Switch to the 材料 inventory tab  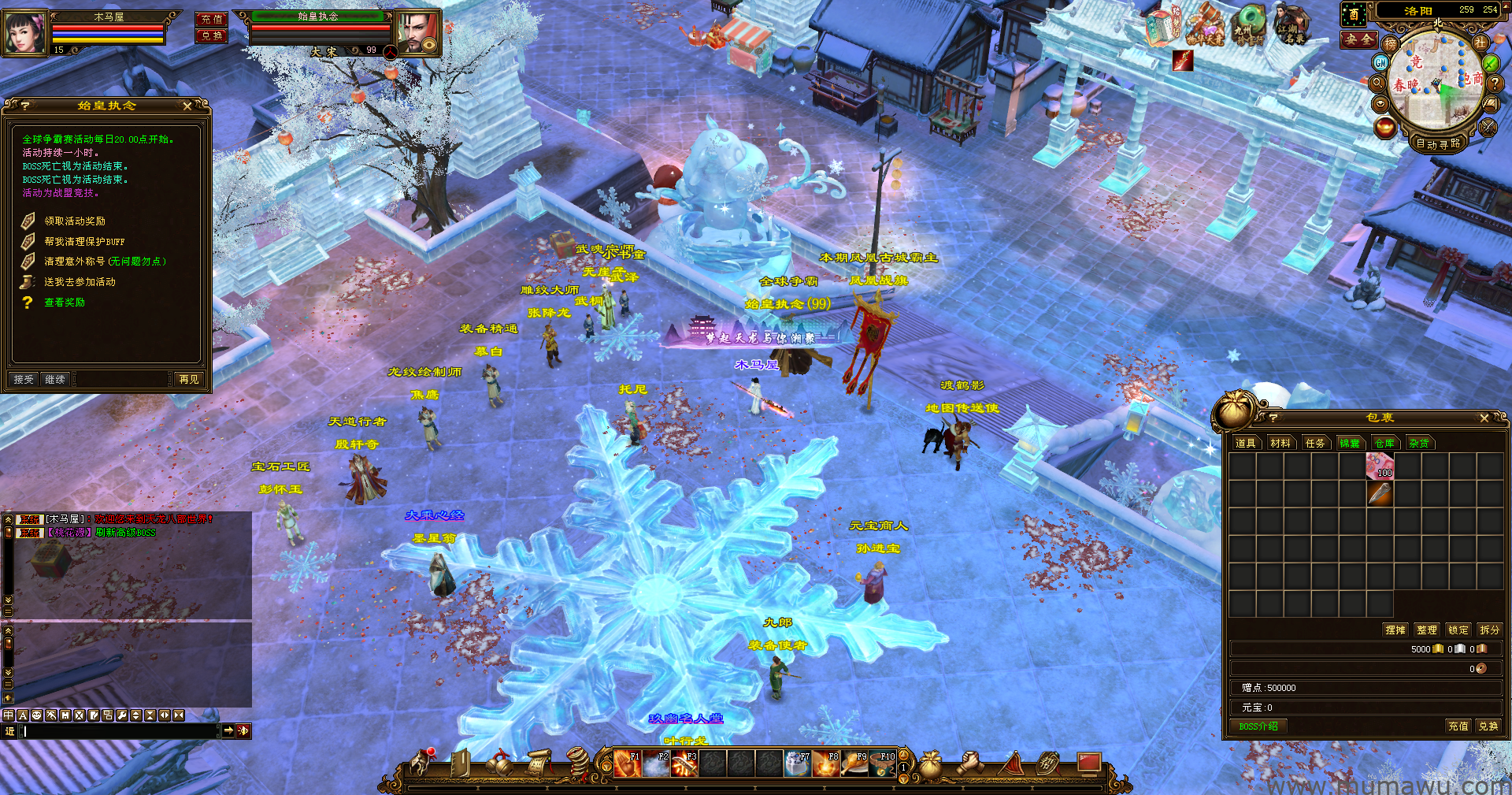tap(1280, 443)
